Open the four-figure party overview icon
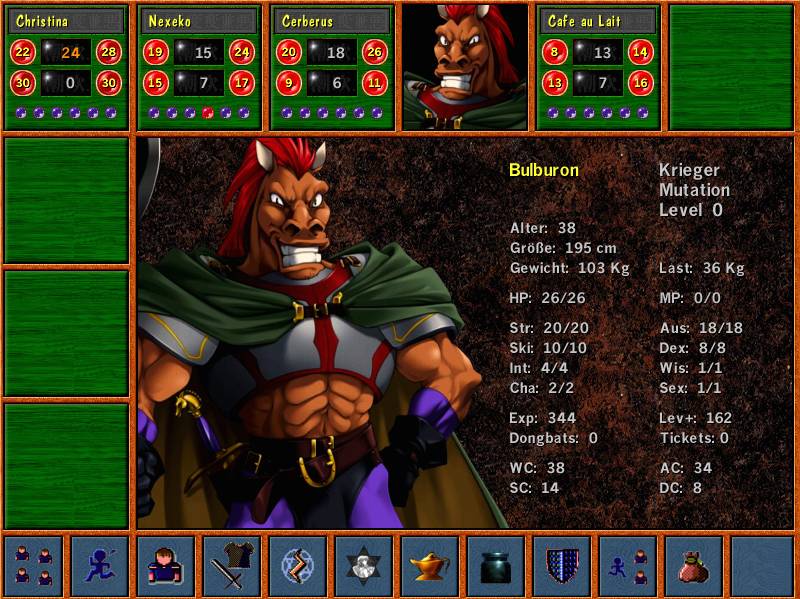Viewport: 800px width, 599px height. [34, 566]
